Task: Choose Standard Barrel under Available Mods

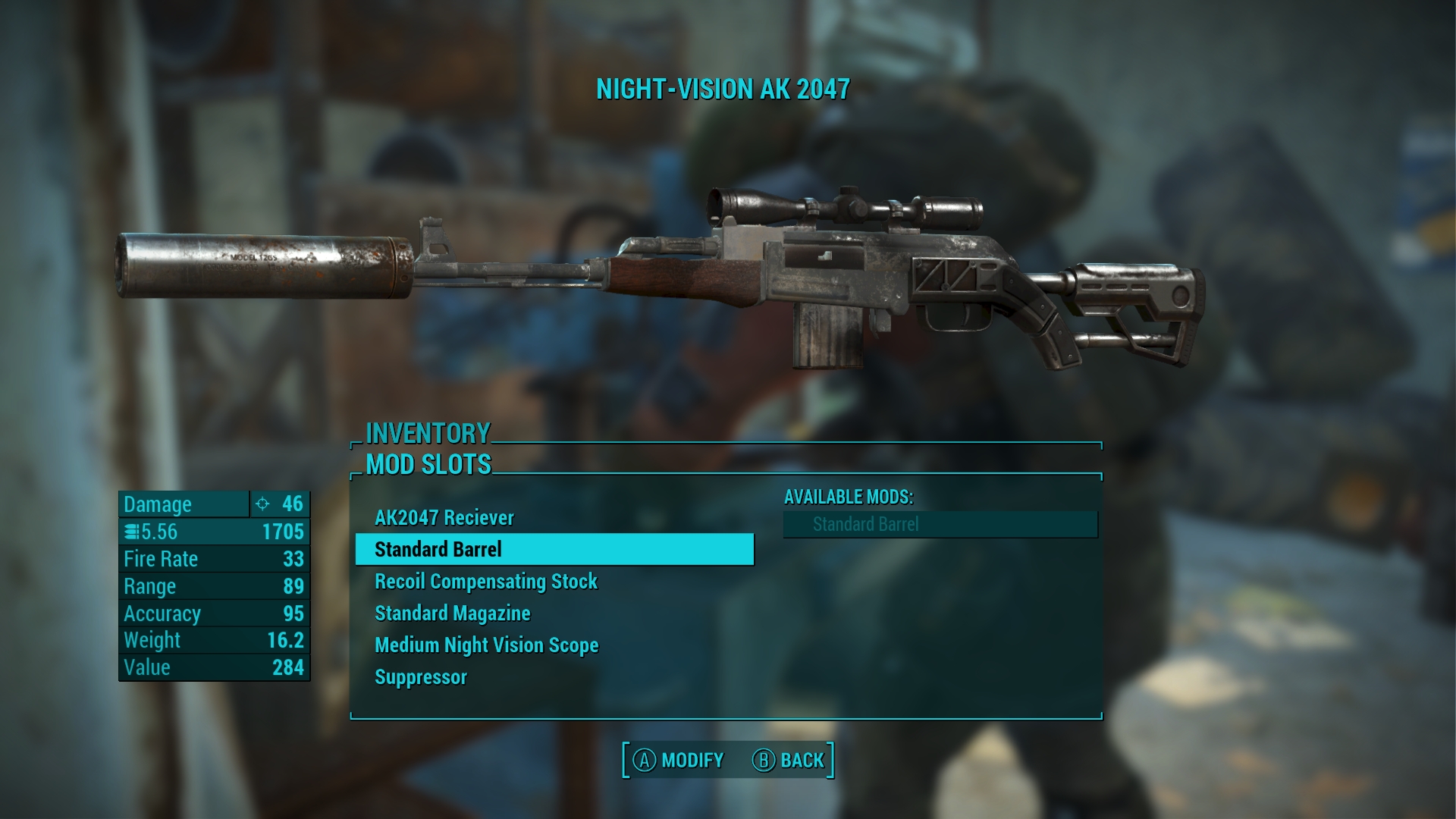Action: pyautogui.click(x=940, y=524)
